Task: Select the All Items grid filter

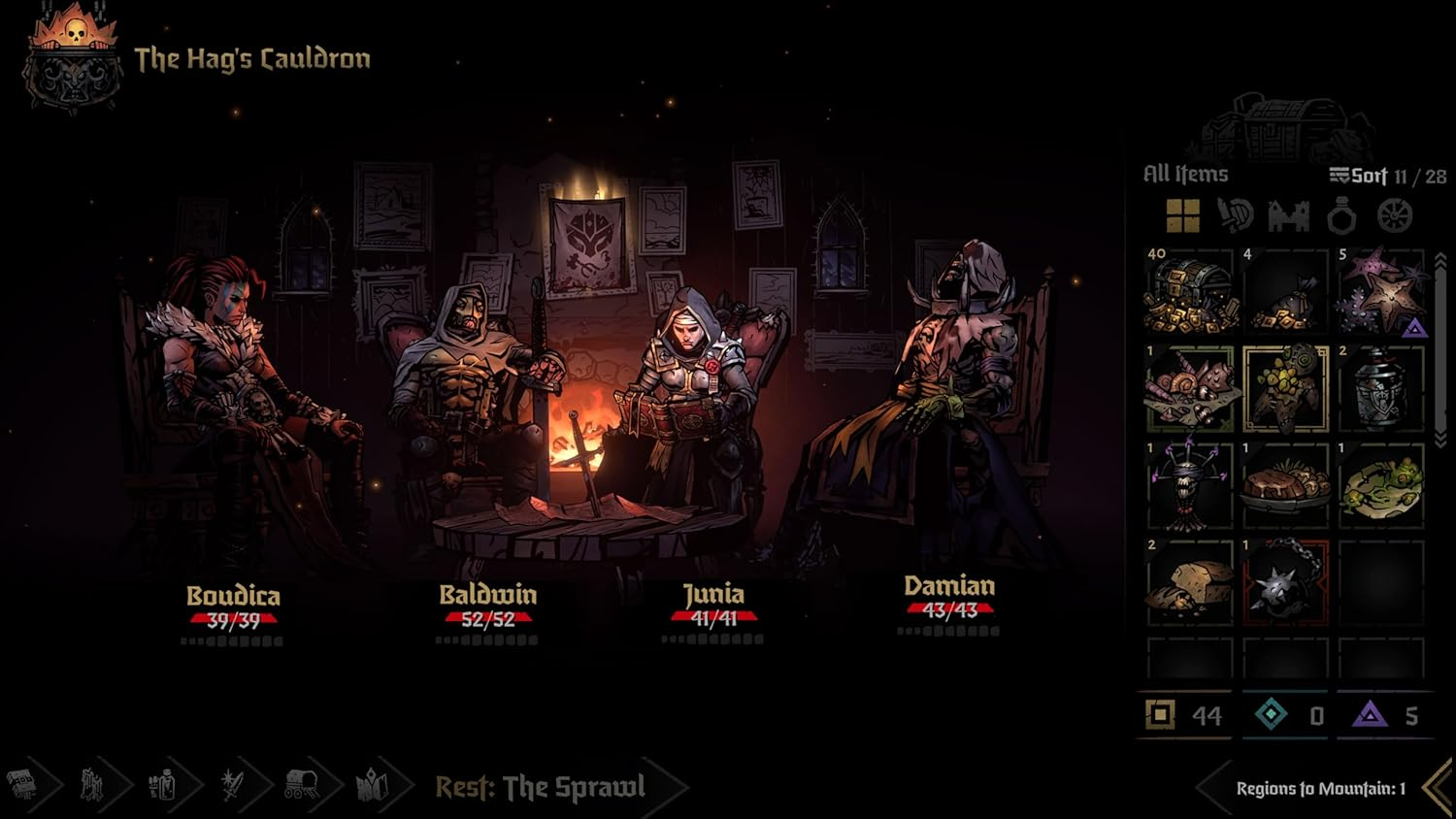Action: tap(1182, 214)
